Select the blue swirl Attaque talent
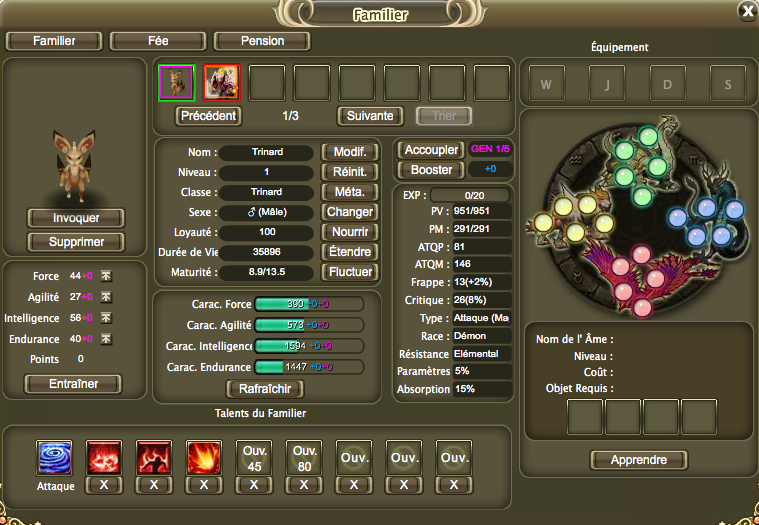 (54, 457)
